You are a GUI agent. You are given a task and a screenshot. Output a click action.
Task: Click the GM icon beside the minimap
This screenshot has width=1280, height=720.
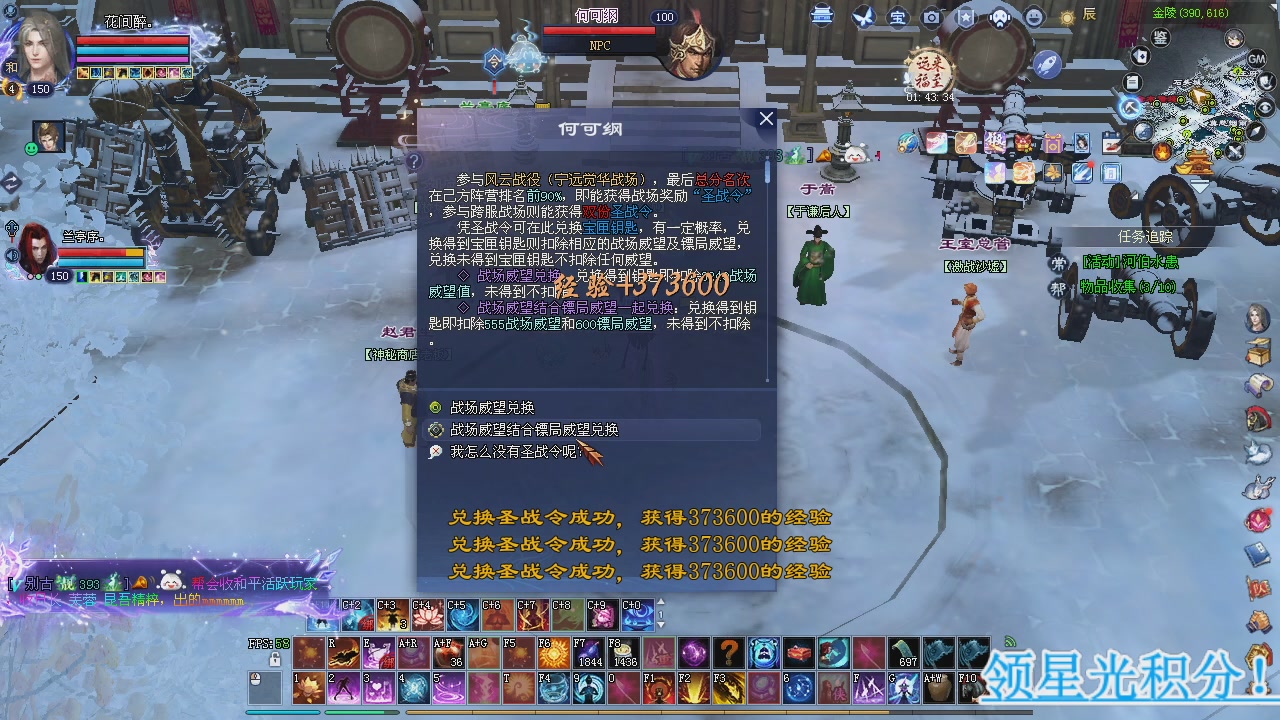(1256, 59)
